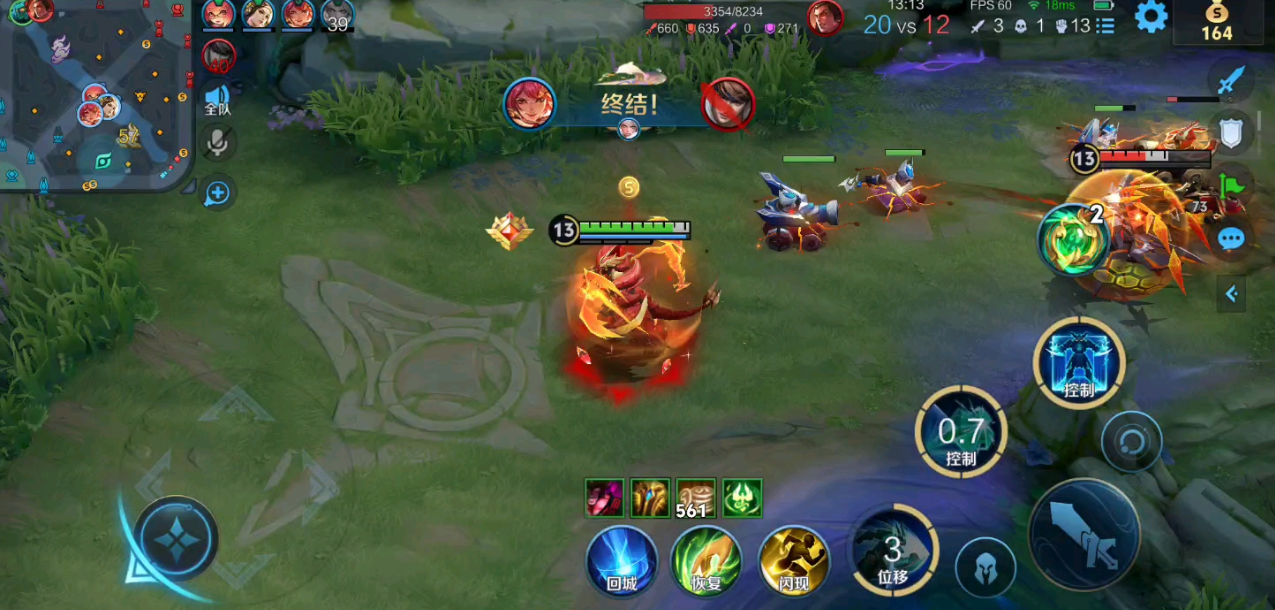Open the gold coin shop
This screenshot has height=610, width=1275.
click(1216, 22)
